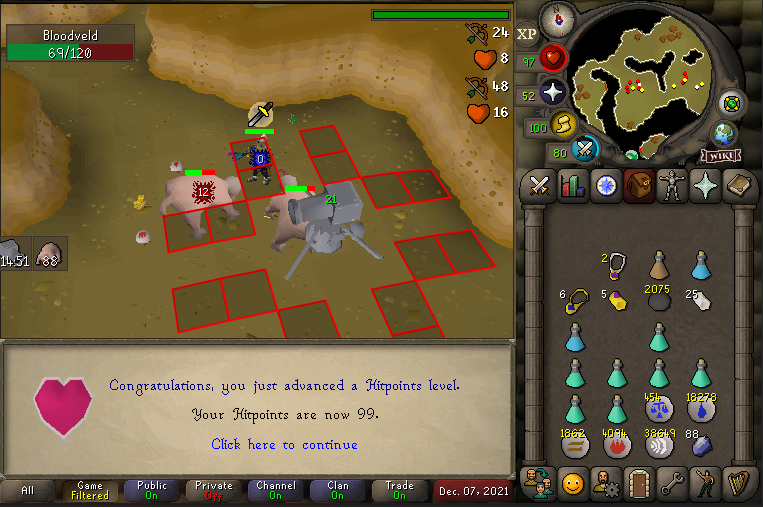The height and width of the screenshot is (508, 763).
Task: Open the Prayer tab
Action: [x=706, y=186]
